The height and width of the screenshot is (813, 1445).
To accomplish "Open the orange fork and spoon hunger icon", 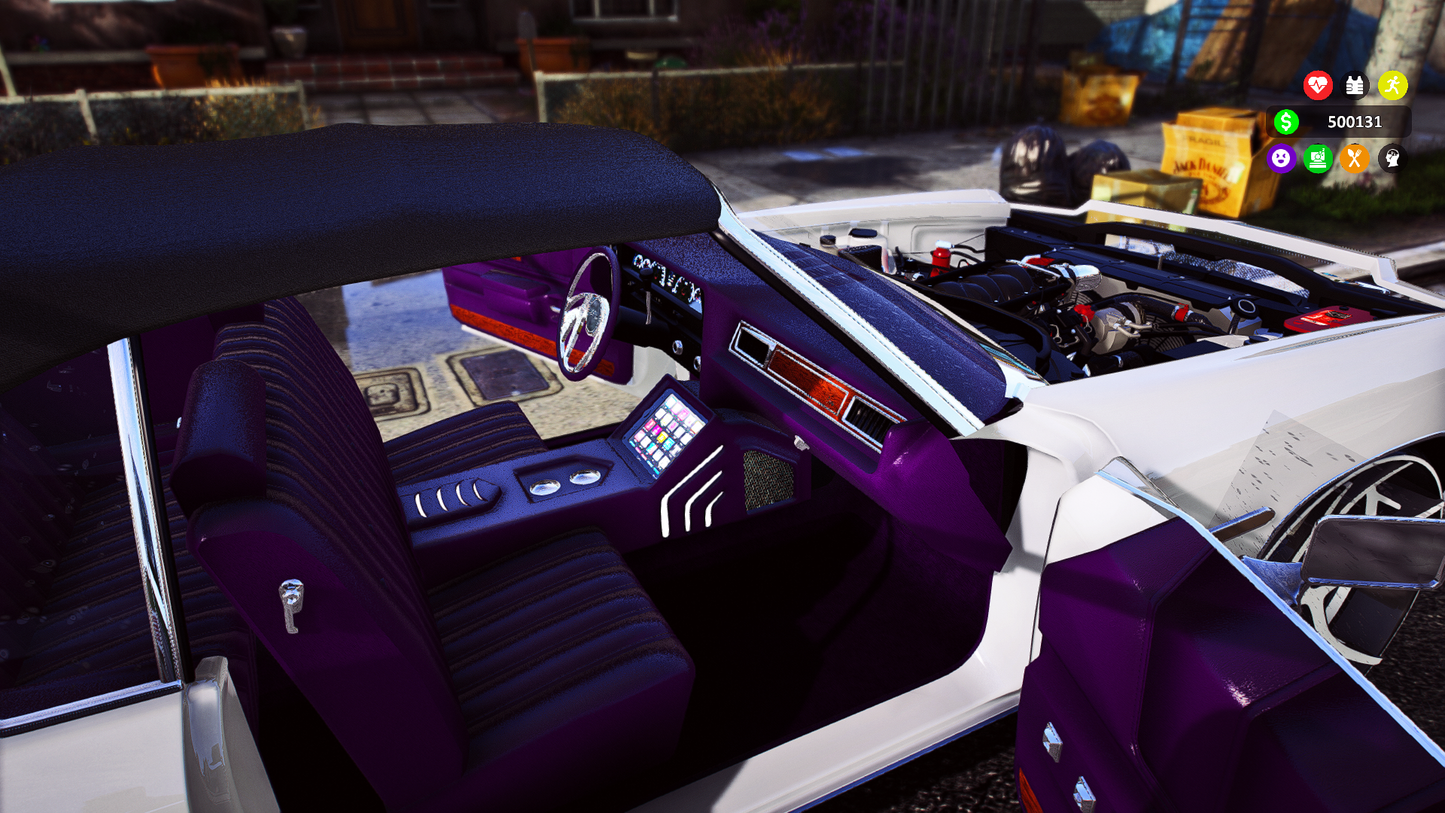I will coord(1354,158).
